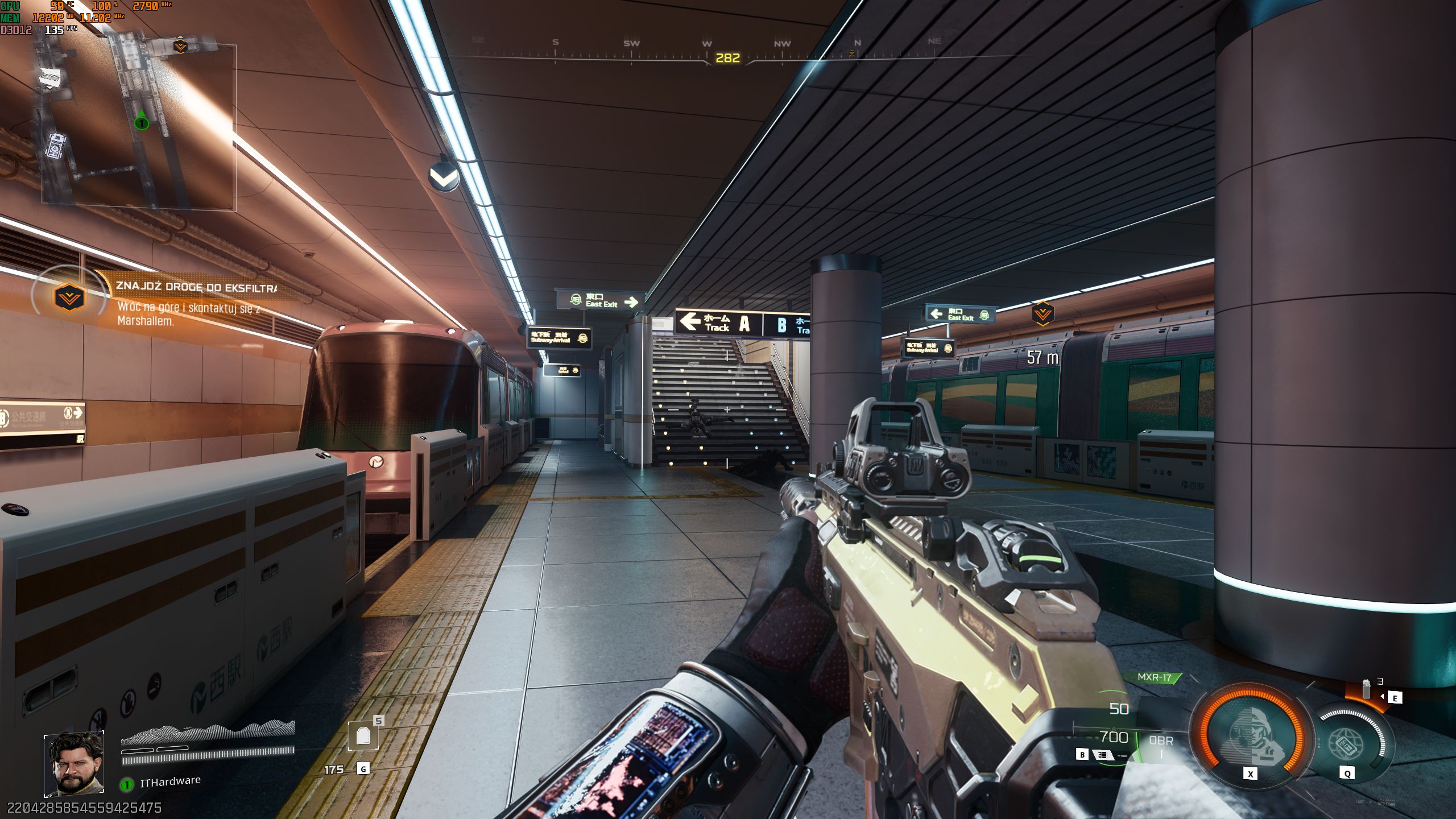Select the green player arrow on the minimap
This screenshot has width=1456, height=819.
(141, 121)
